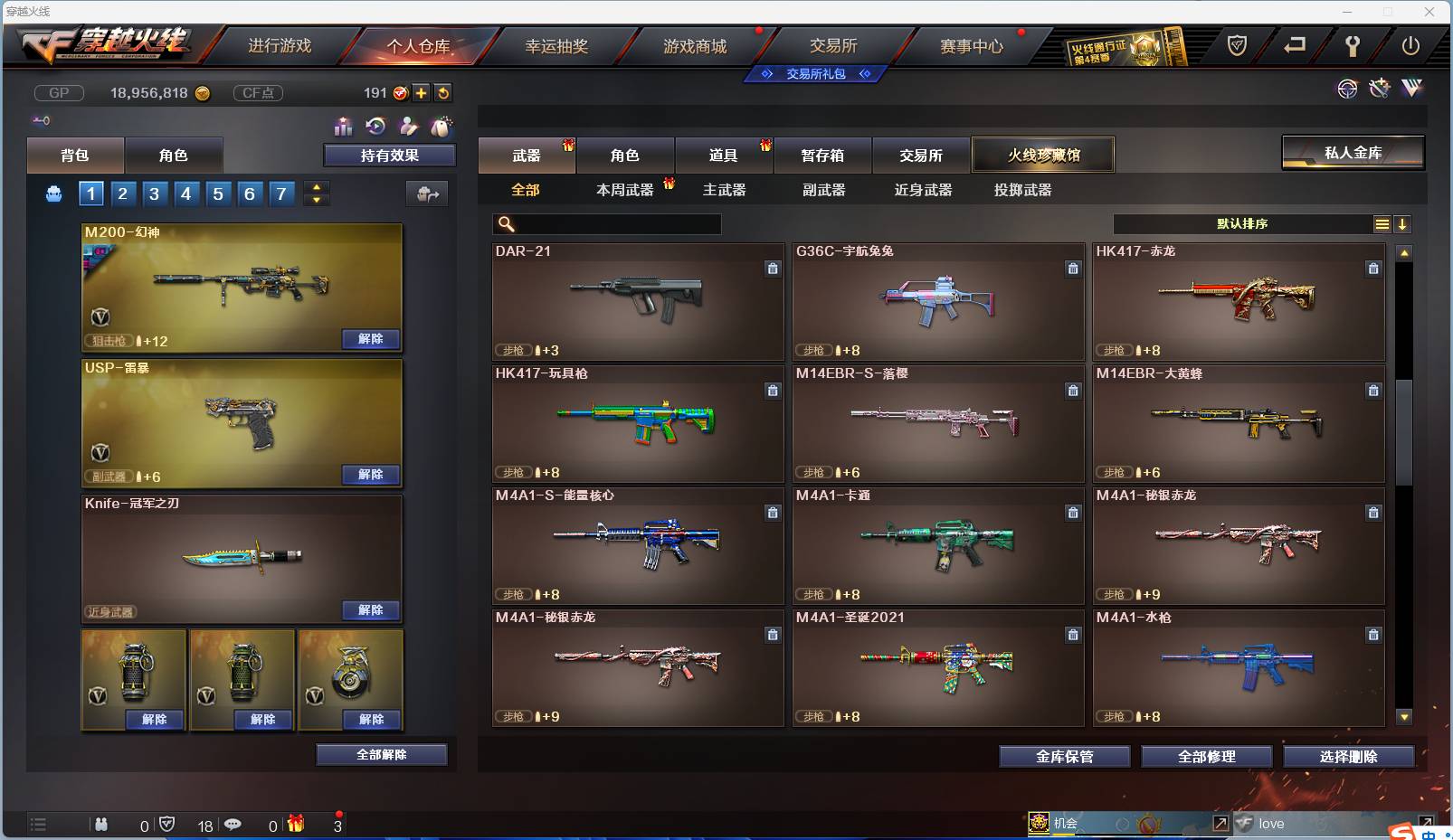Image resolution: width=1453 pixels, height=840 pixels.
Task: Click the up arrow beside page numbers
Action: pyautogui.click(x=314, y=187)
